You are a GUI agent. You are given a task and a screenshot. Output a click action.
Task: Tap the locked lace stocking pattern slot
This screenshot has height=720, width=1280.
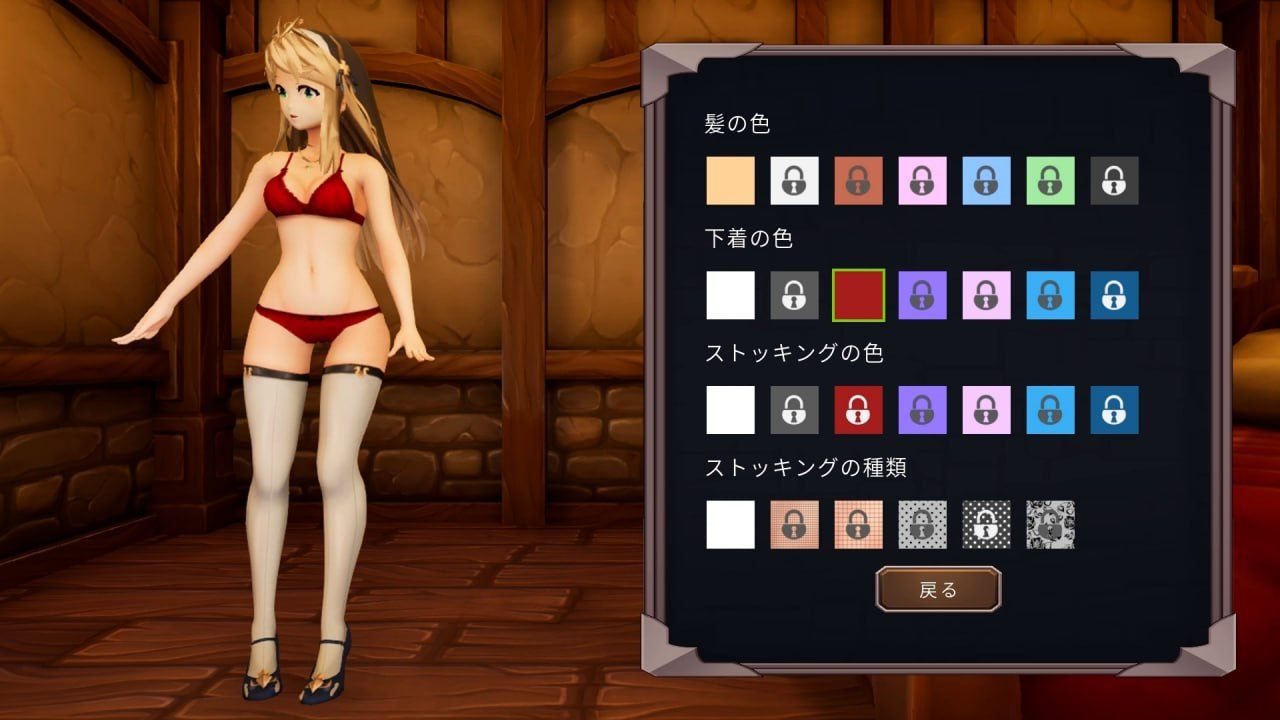[1050, 524]
